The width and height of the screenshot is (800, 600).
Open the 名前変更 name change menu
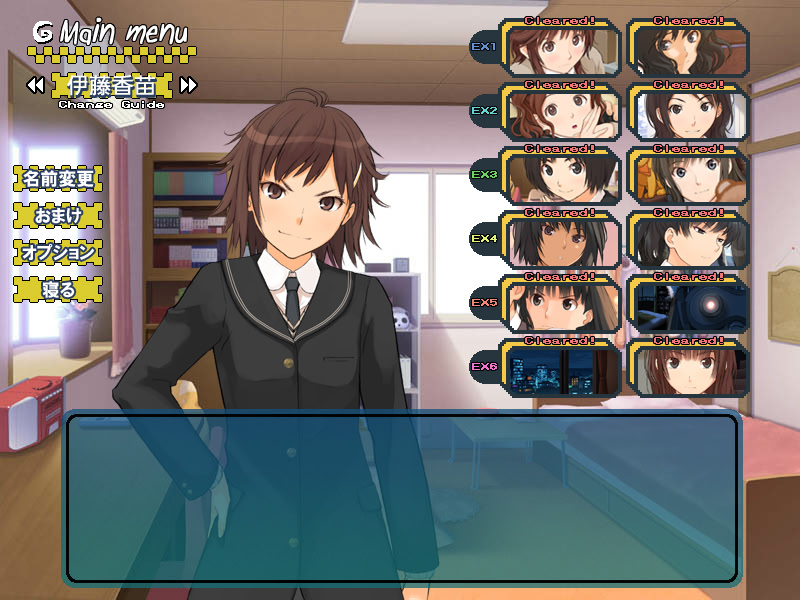57,180
